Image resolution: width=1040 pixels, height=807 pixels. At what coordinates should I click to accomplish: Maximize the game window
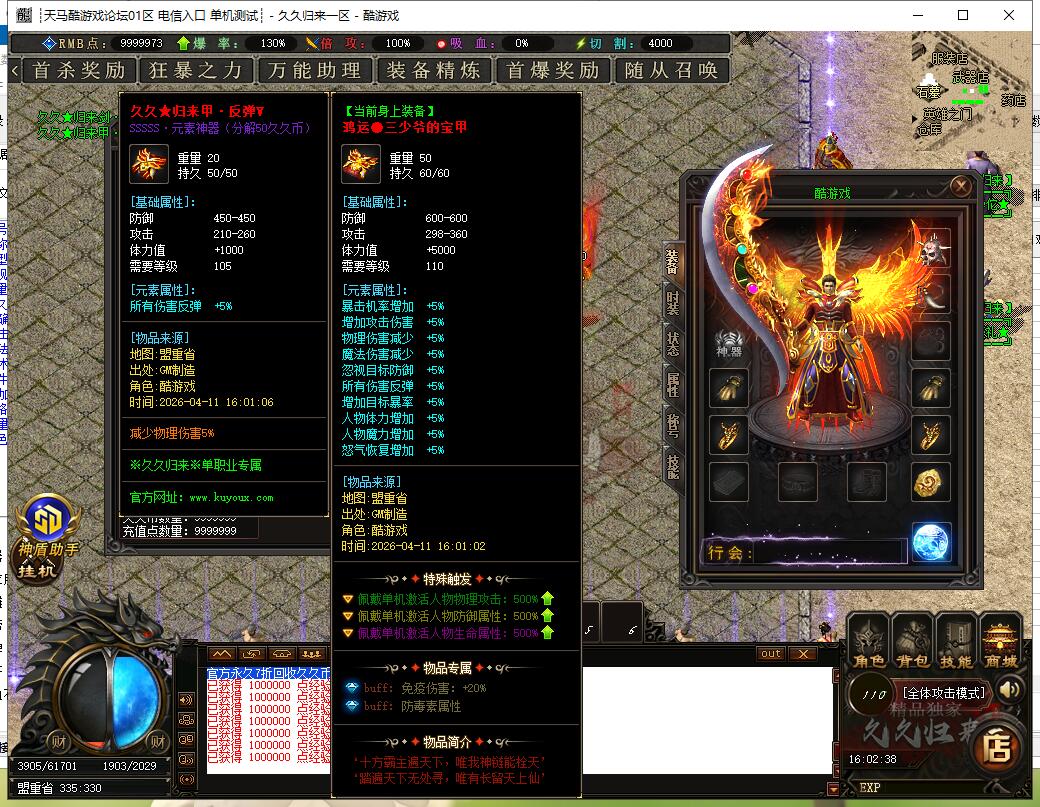click(963, 15)
